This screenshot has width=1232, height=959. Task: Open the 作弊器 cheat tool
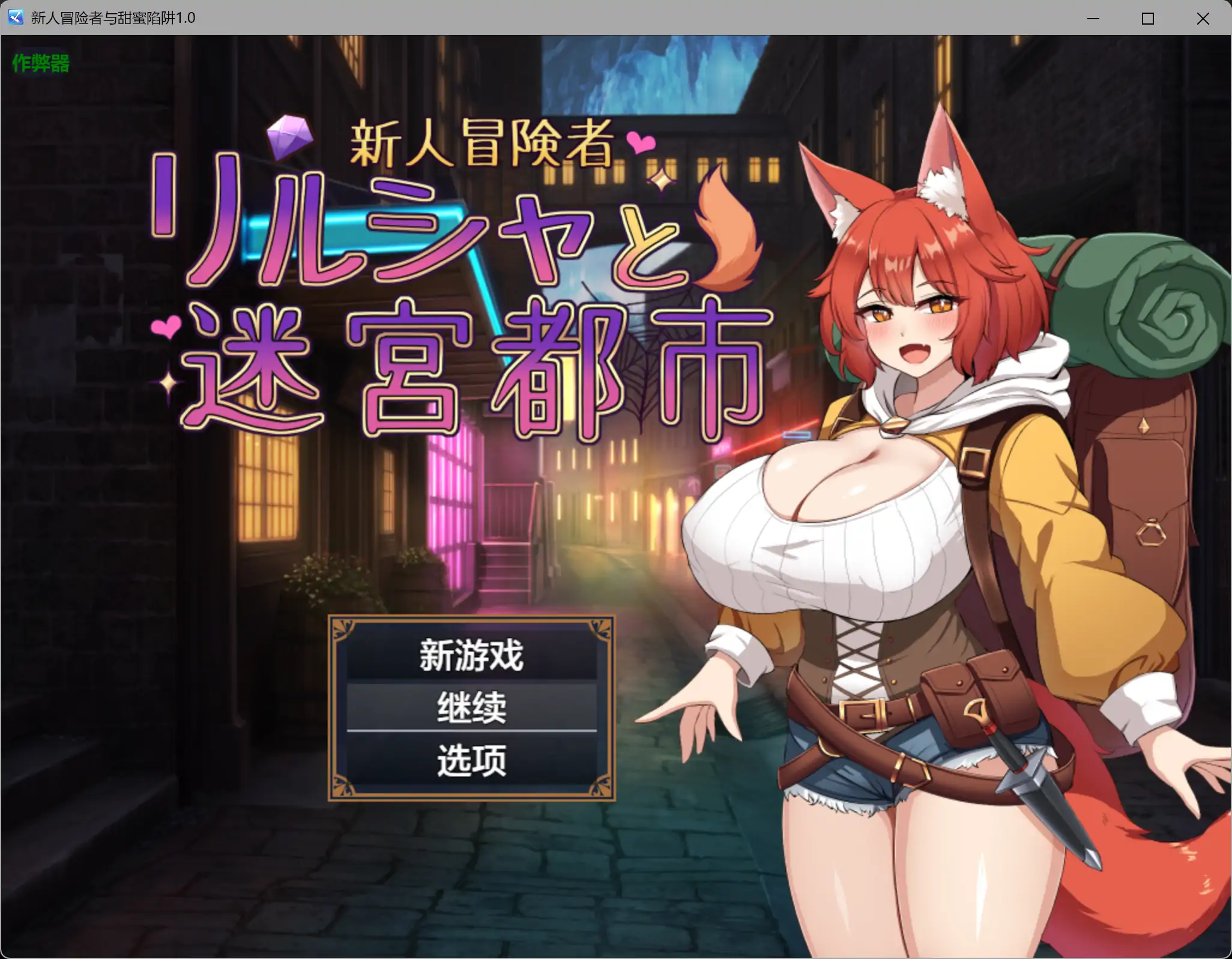40,62
